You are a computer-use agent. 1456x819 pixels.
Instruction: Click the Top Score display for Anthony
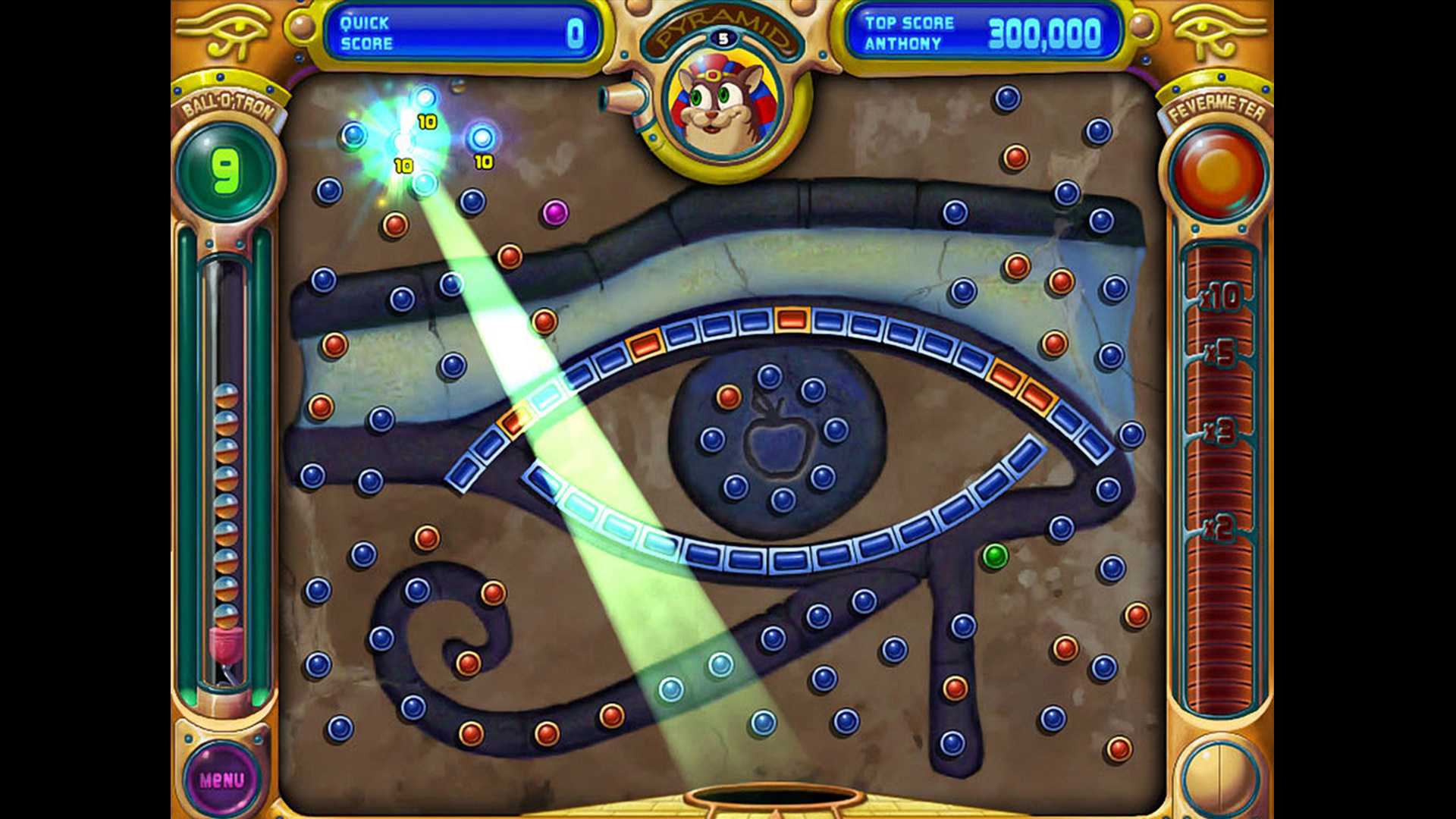coord(981,32)
